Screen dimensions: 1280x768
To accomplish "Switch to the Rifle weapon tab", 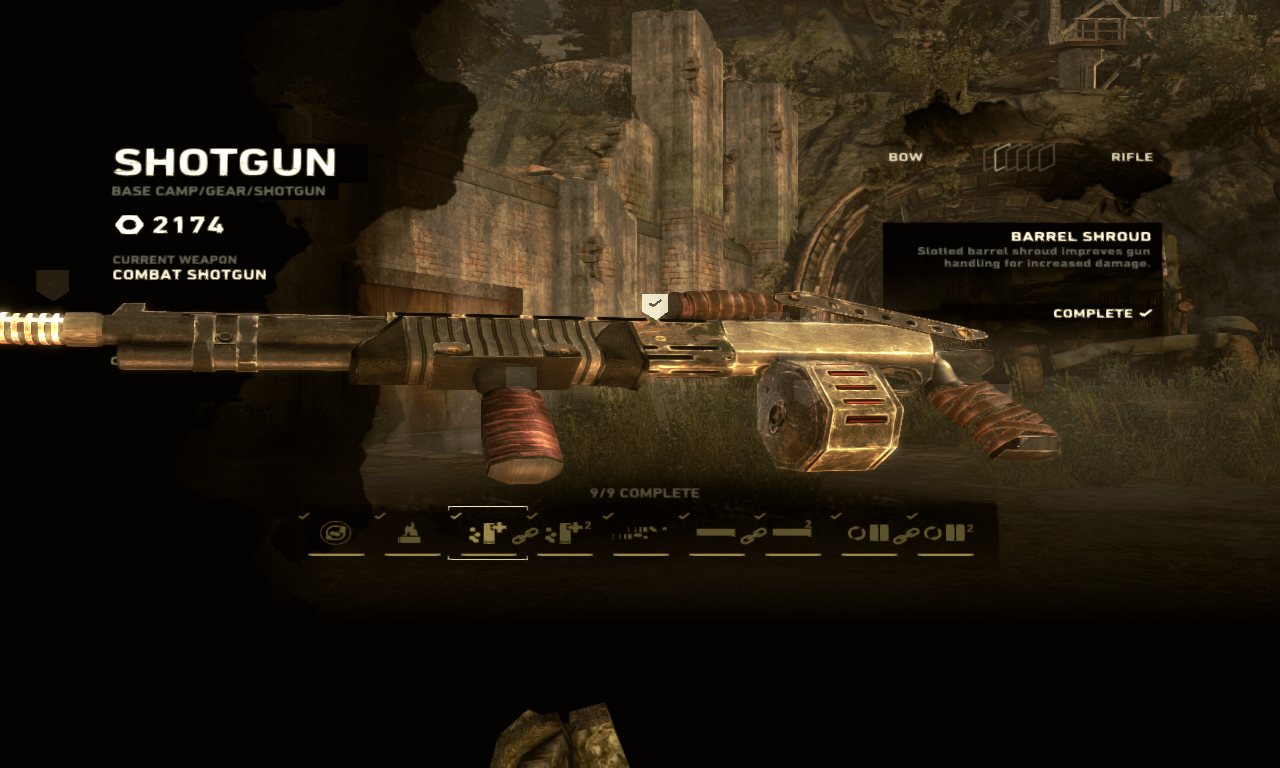I will tap(1131, 157).
